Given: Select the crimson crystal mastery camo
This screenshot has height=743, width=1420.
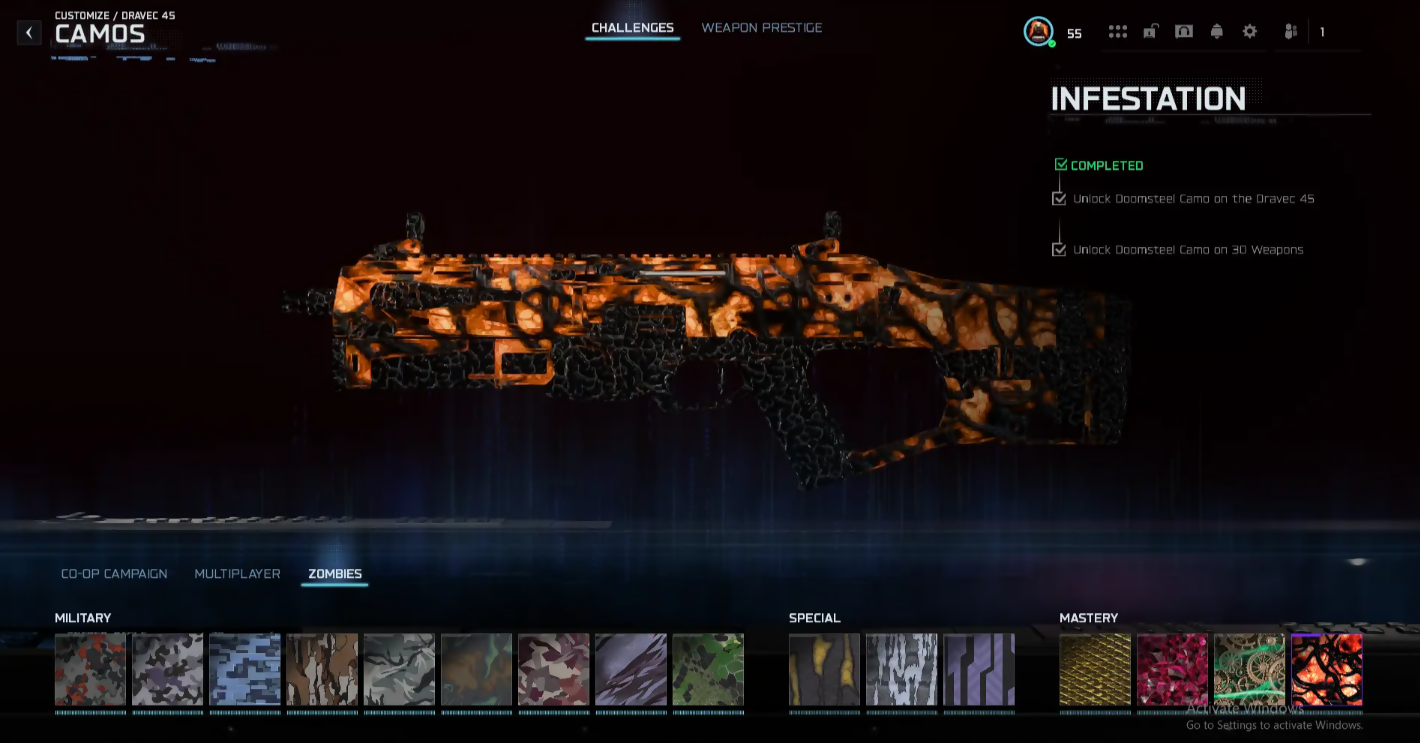Looking at the screenshot, I should coord(1172,669).
